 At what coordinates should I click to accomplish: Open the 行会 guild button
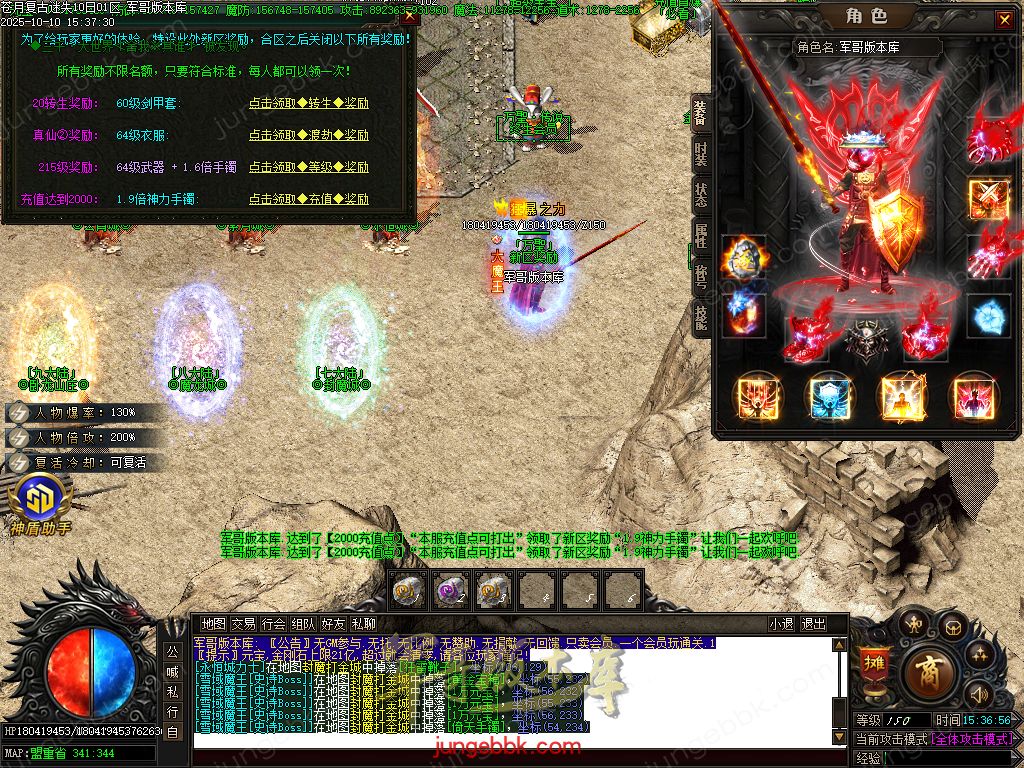[273, 623]
